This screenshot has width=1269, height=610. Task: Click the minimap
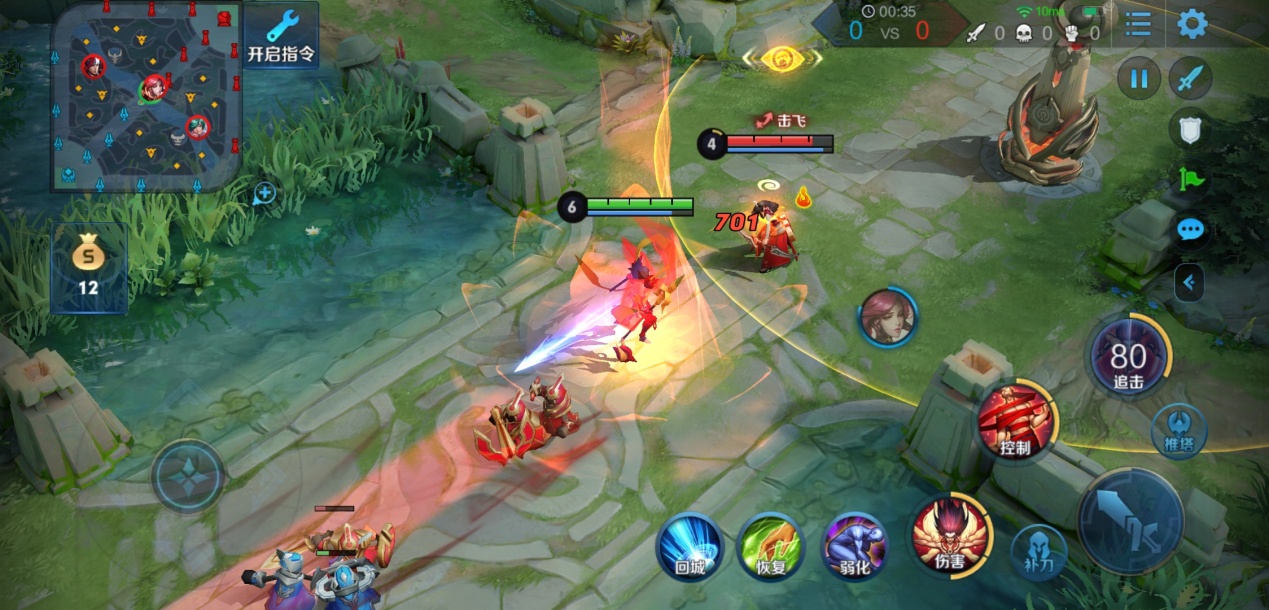point(146,98)
